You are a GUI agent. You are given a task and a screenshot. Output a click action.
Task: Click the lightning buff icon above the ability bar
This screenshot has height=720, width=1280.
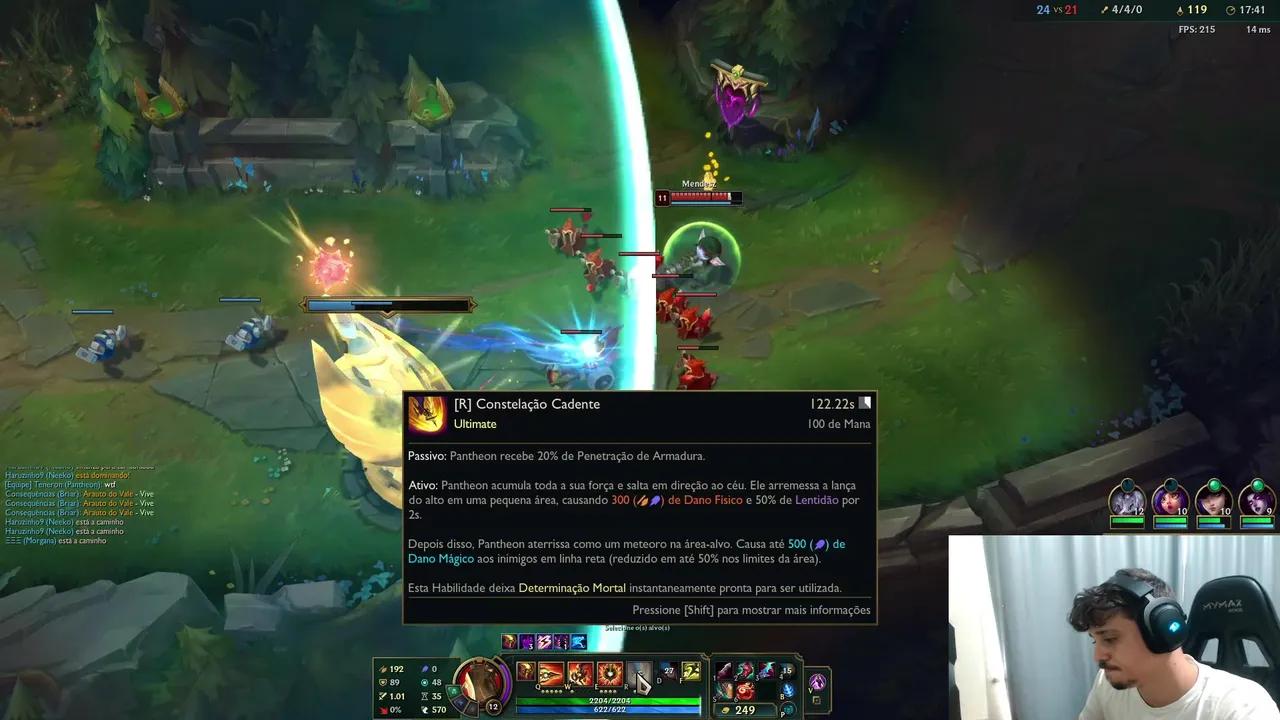click(x=544, y=643)
